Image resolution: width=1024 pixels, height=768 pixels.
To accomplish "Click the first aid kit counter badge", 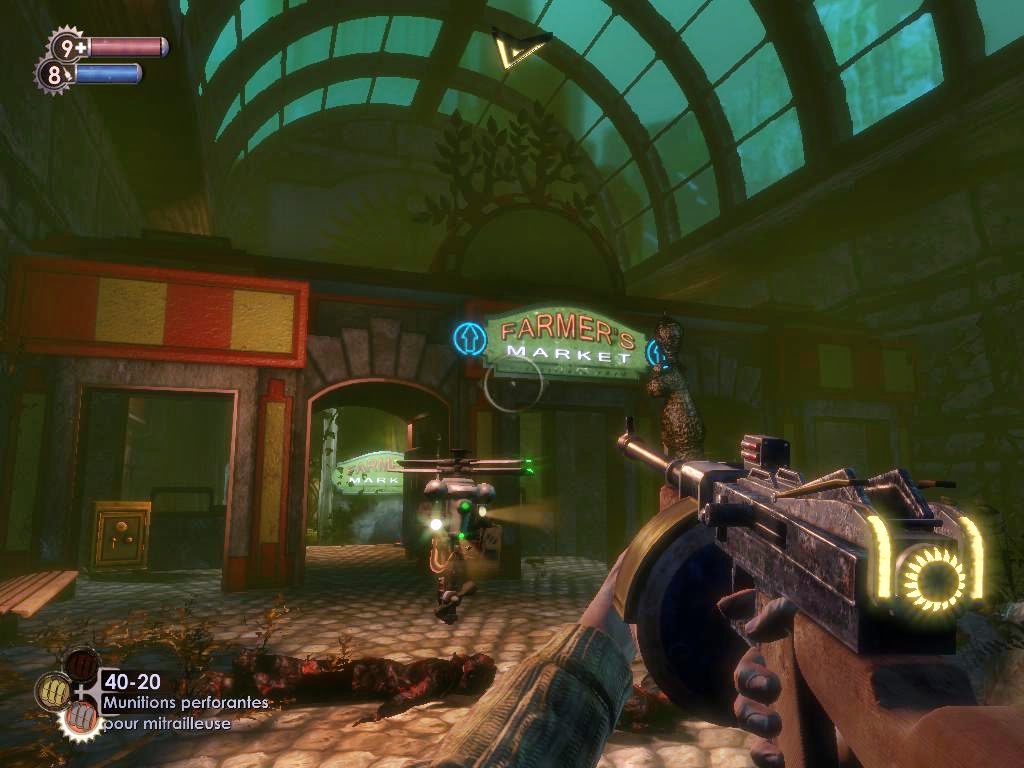I will click(x=68, y=46).
